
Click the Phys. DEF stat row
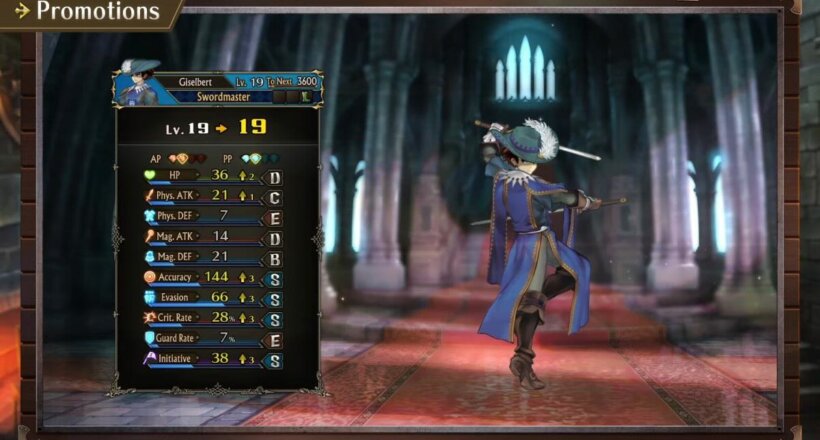210,216
